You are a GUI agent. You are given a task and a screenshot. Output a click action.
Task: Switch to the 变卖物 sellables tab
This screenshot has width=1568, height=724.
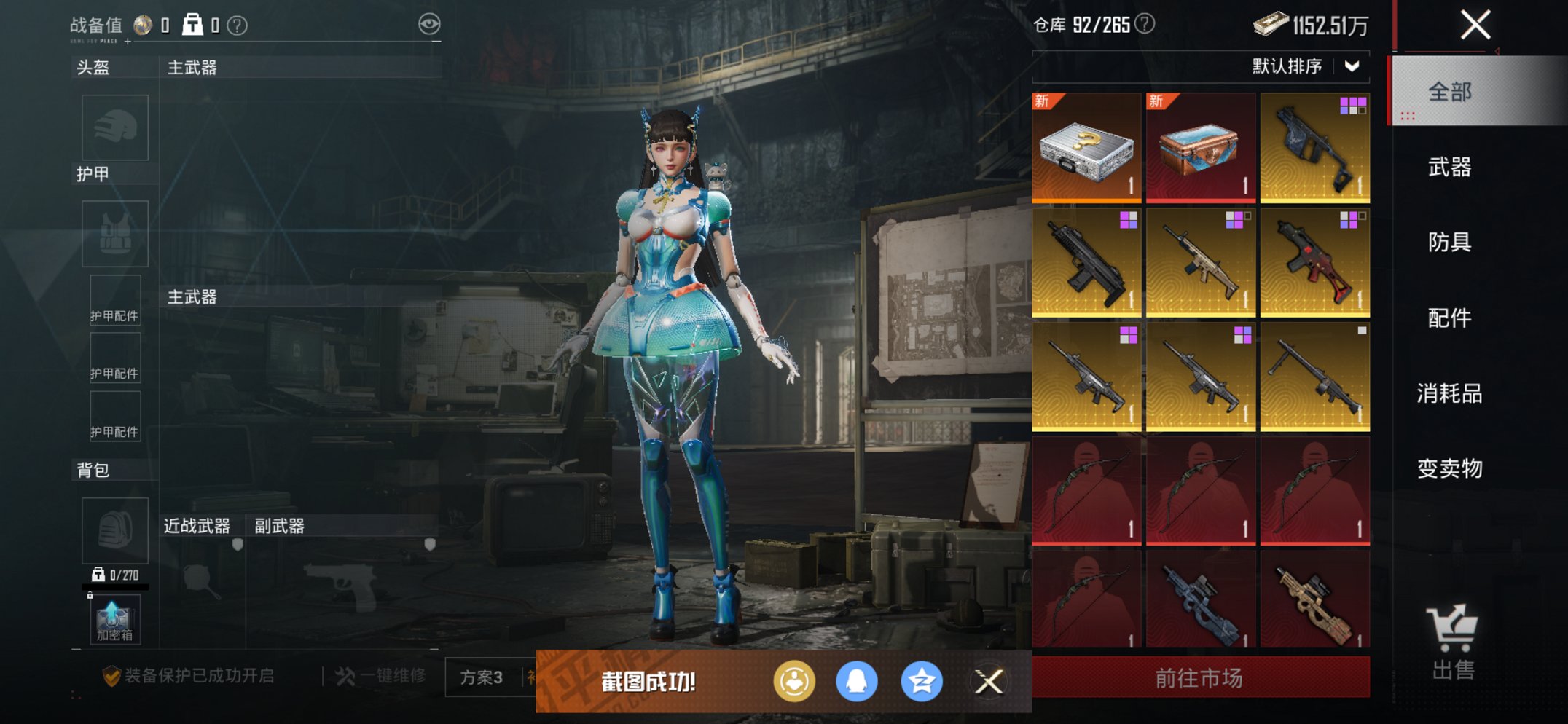(x=1449, y=468)
